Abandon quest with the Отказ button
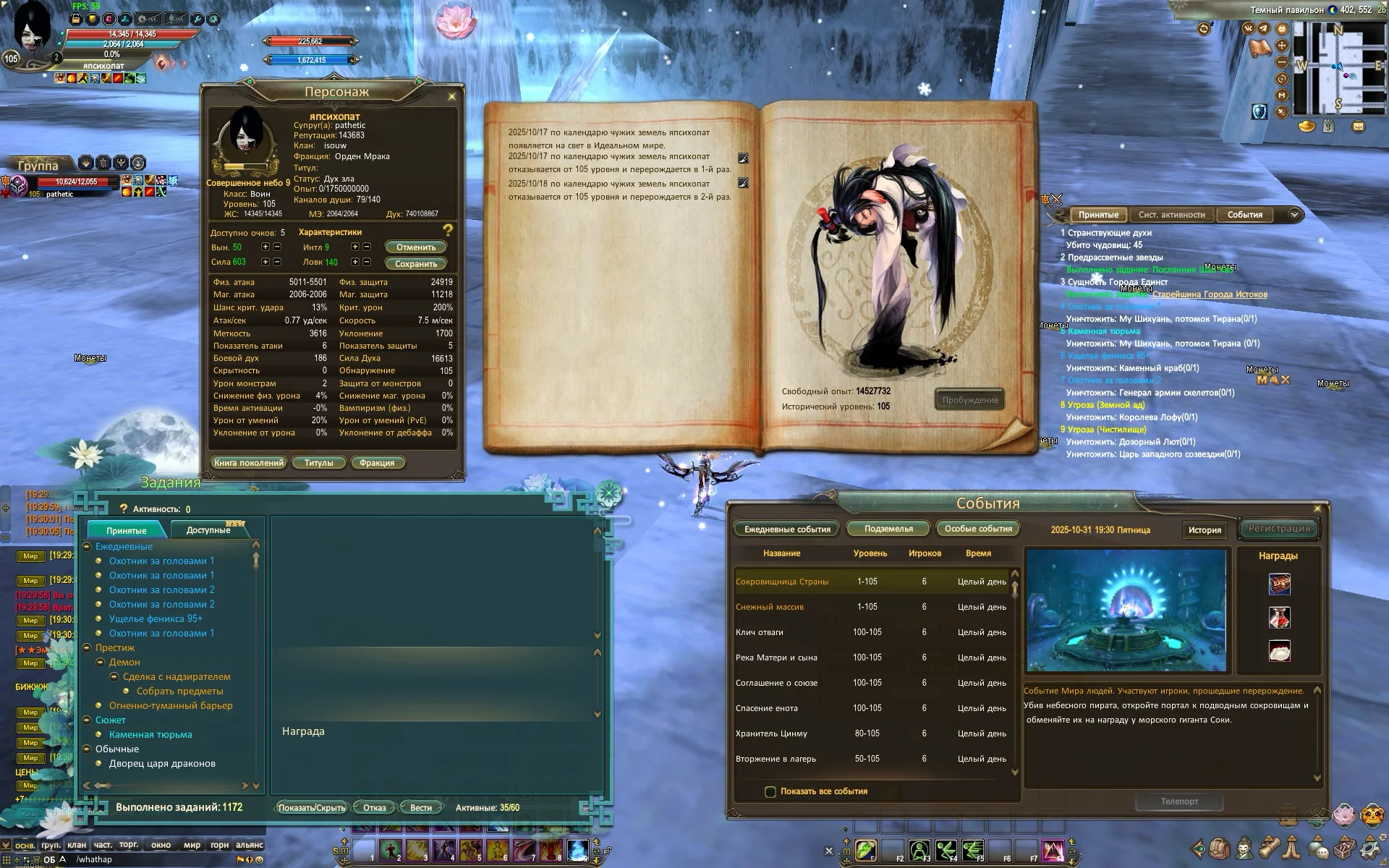1389x868 pixels. pyautogui.click(x=374, y=808)
